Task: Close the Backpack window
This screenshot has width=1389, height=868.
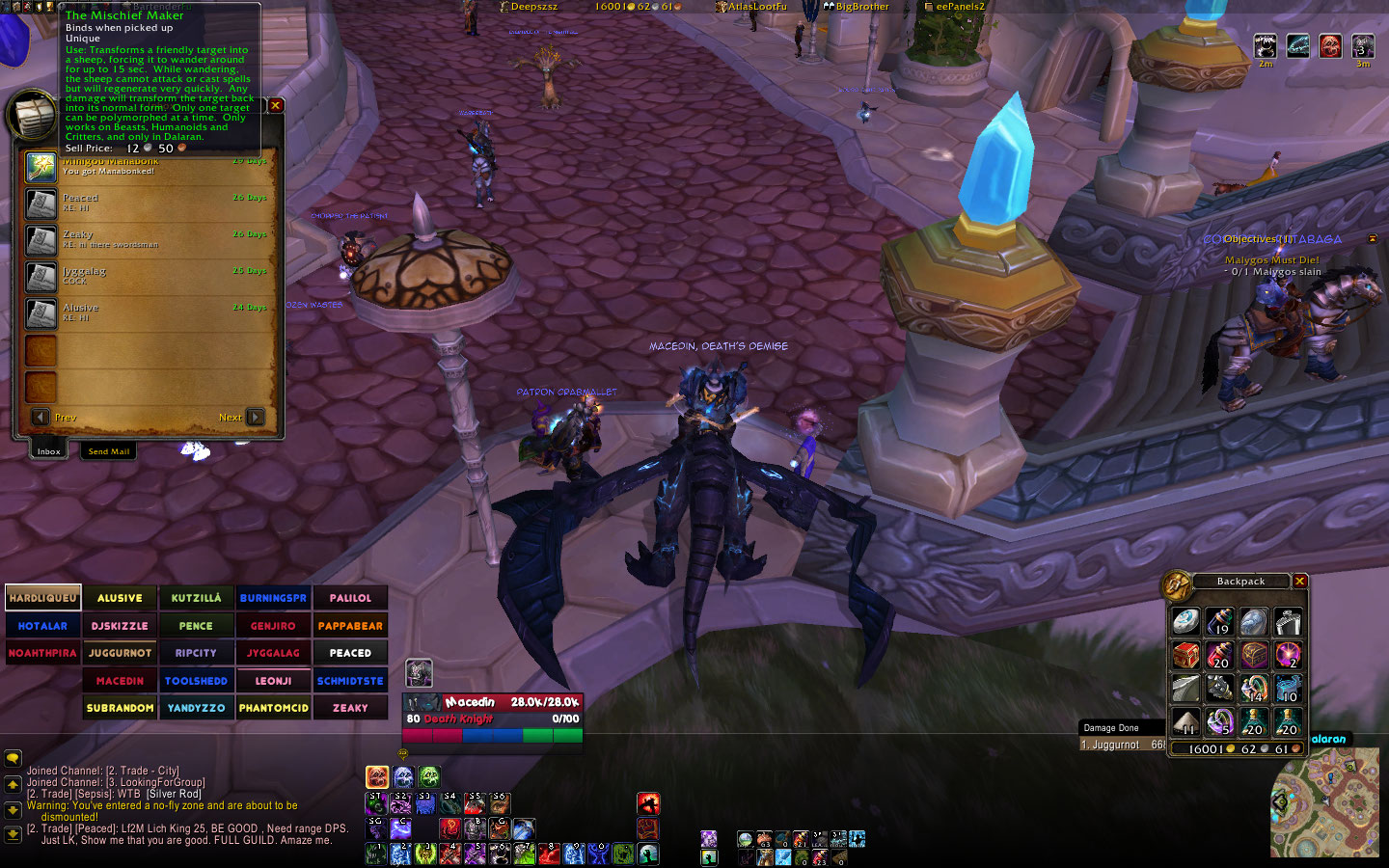Action: (x=1299, y=581)
